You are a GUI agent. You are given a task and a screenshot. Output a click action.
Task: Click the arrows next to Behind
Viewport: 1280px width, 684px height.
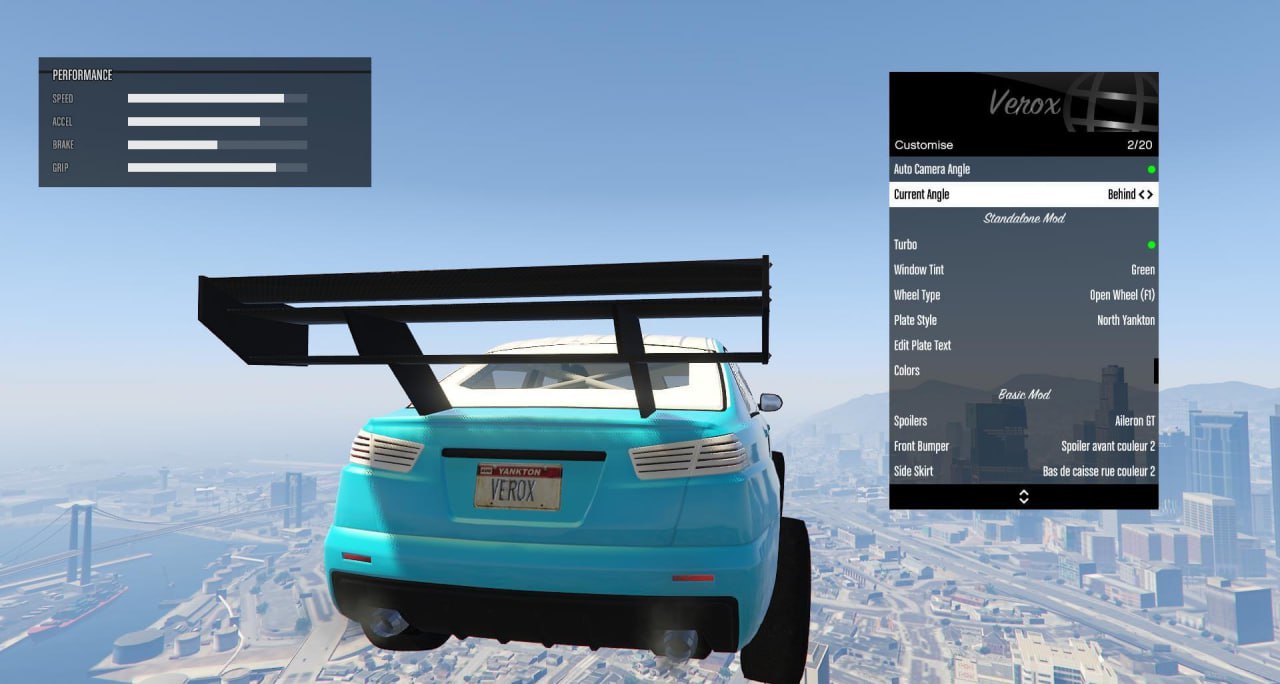1145,194
